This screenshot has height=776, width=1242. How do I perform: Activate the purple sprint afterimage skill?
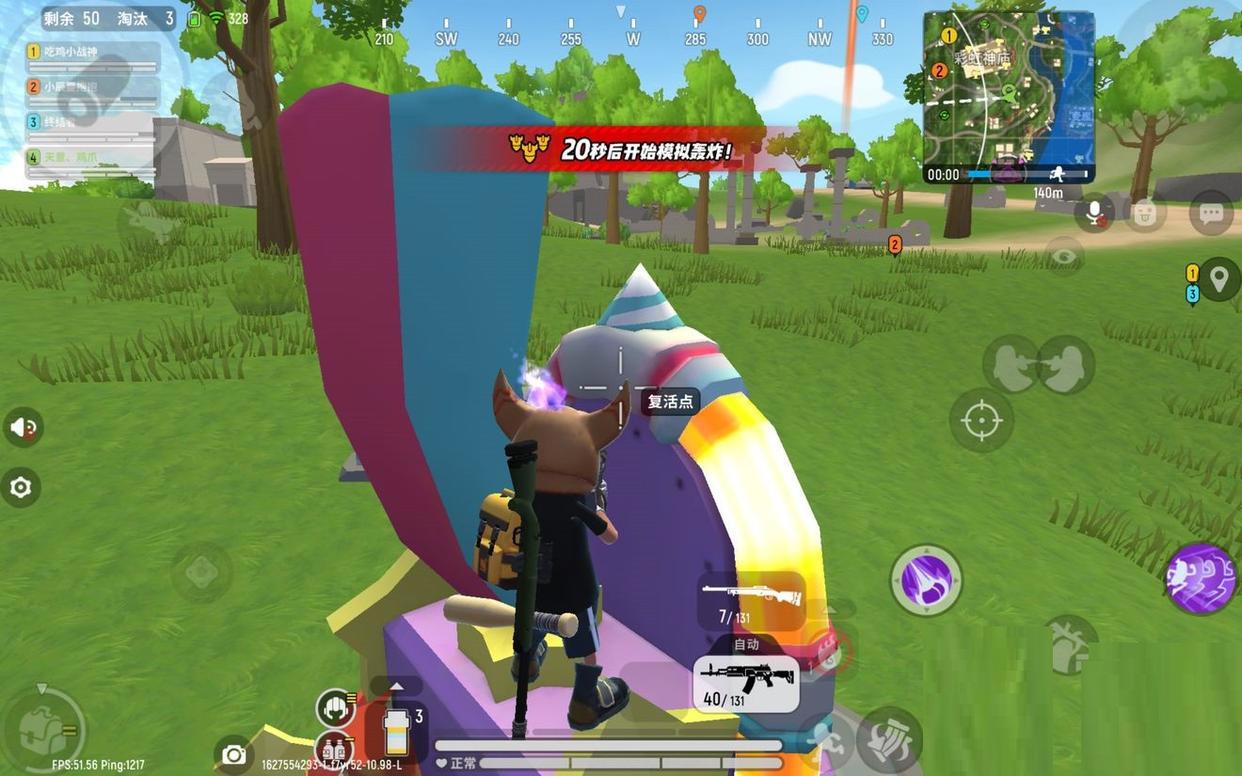(1201, 579)
